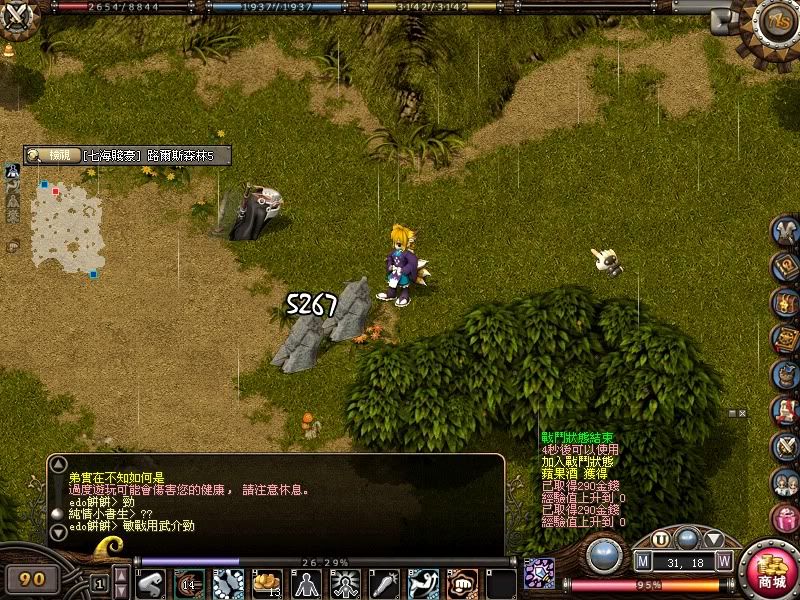Open the treasure chest inventory icon
Viewport: 800px width, 600px height.
click(x=785, y=302)
